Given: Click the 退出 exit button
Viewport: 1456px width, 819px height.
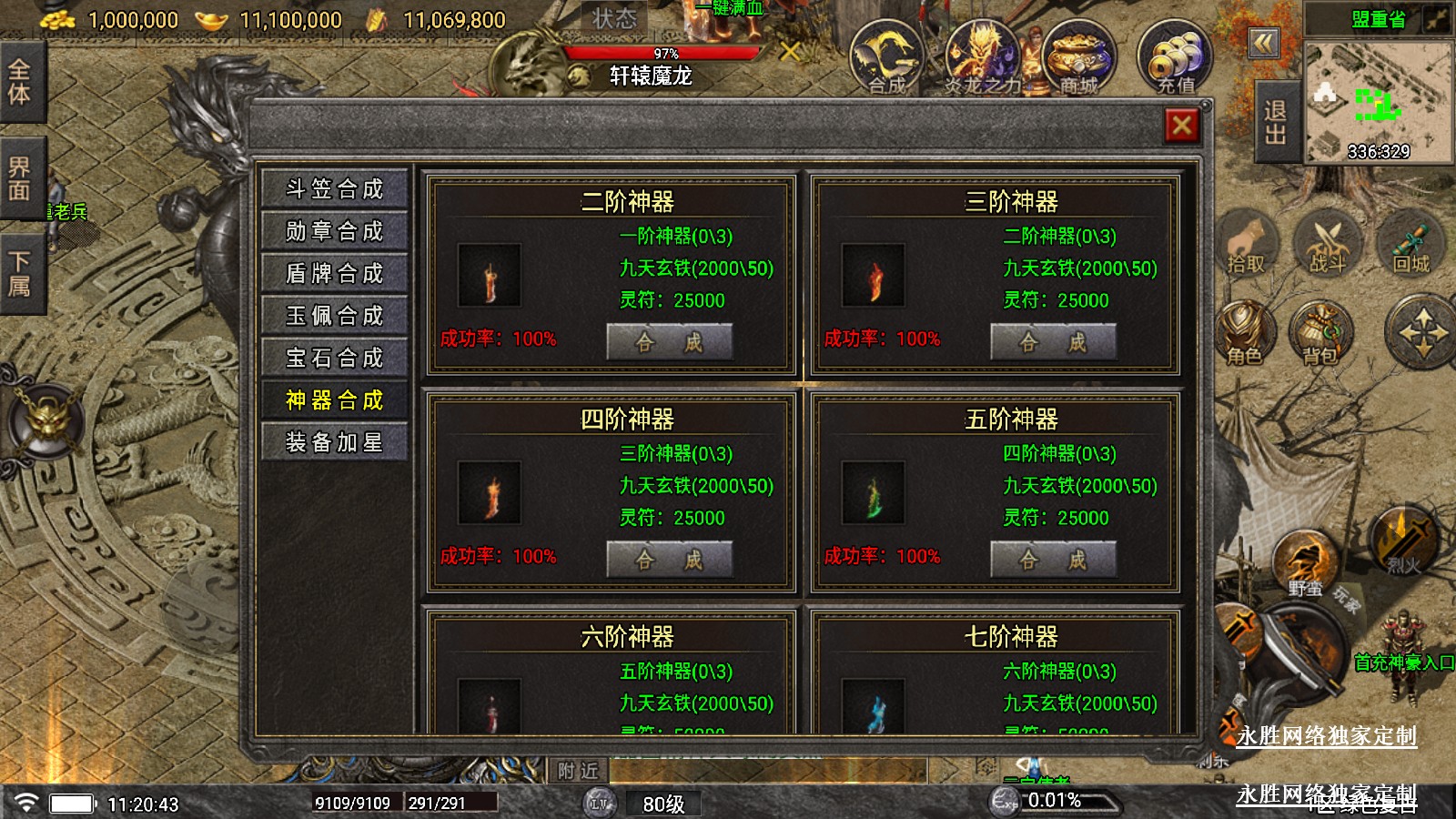Looking at the screenshot, I should (1275, 123).
